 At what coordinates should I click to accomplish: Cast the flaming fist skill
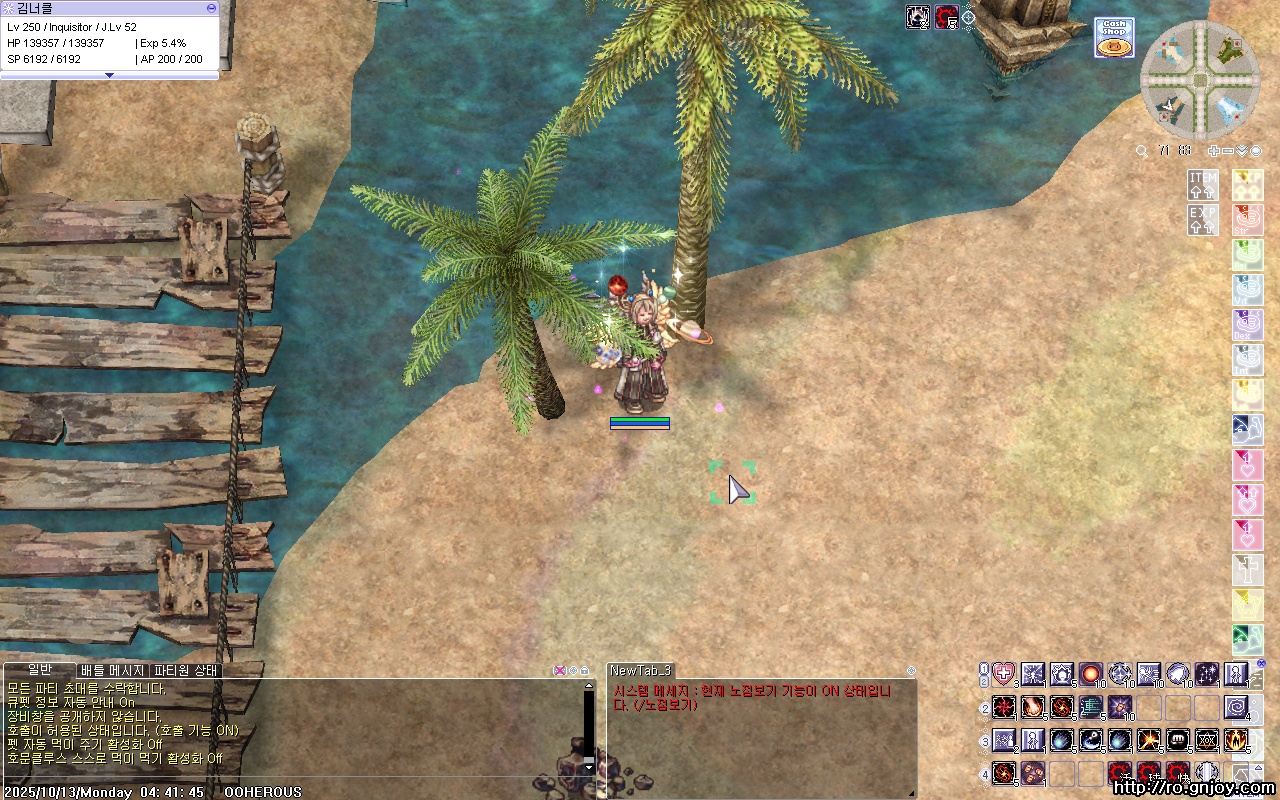point(1032,708)
